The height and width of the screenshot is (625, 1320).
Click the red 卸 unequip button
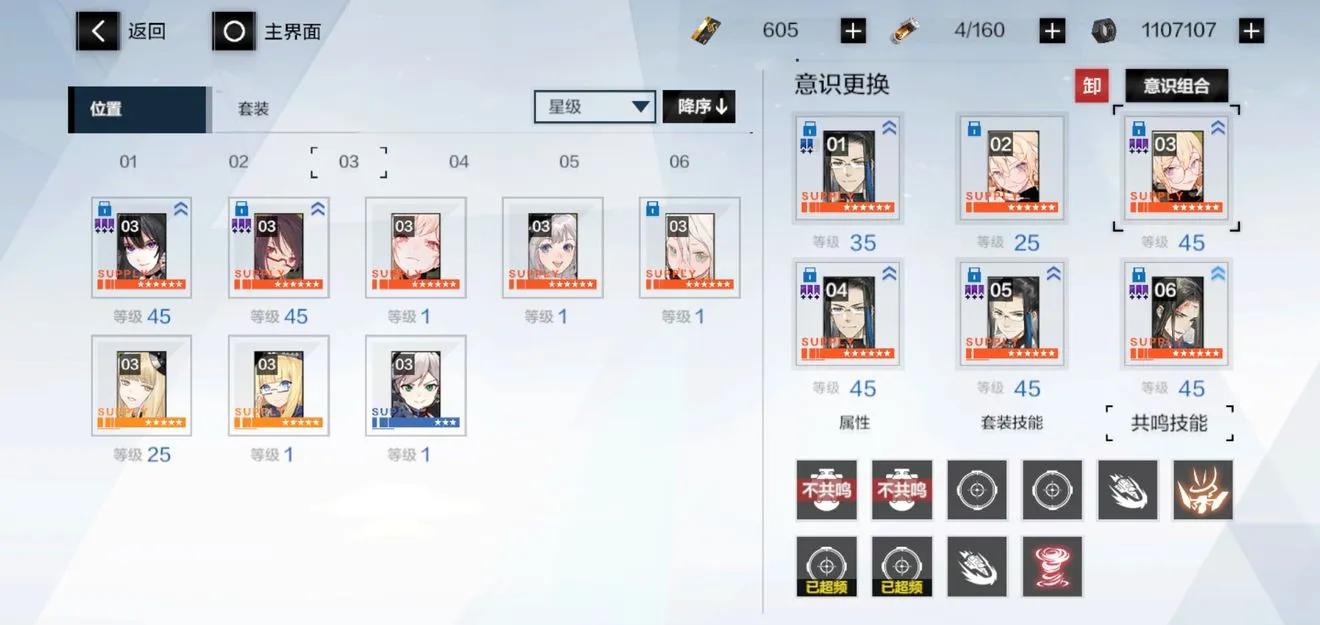(1092, 86)
